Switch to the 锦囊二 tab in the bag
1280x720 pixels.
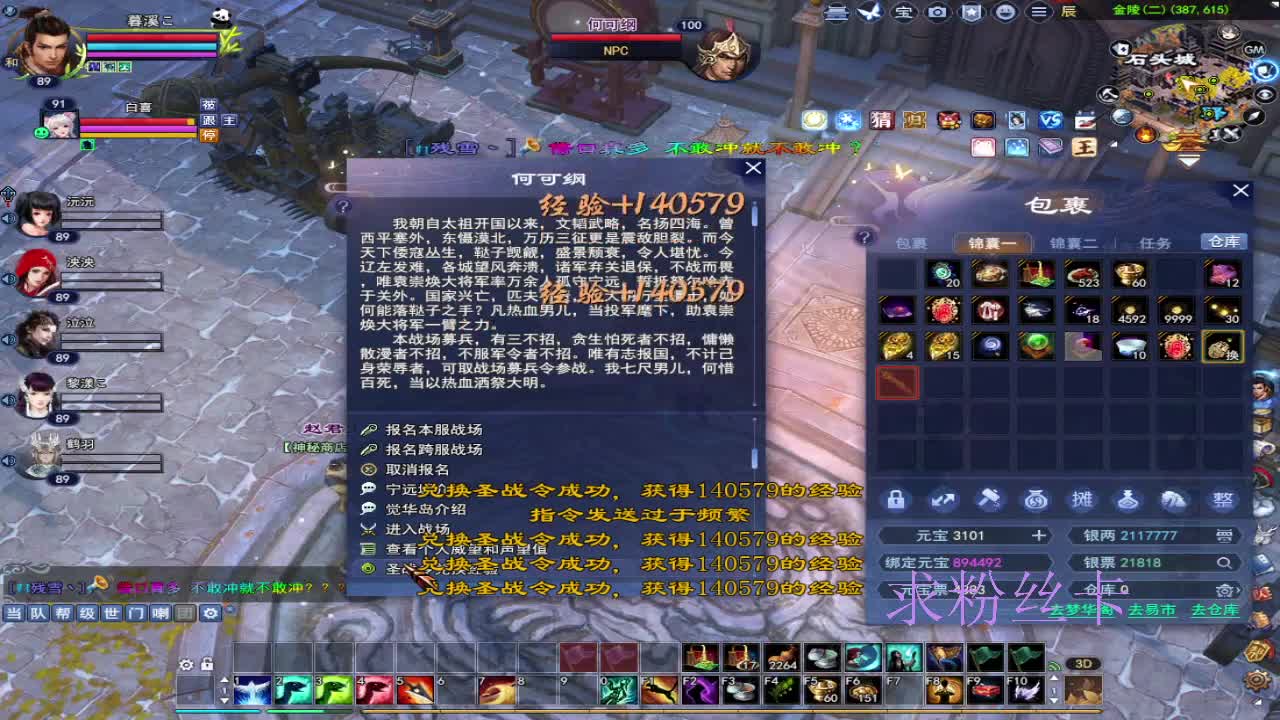click(1075, 243)
